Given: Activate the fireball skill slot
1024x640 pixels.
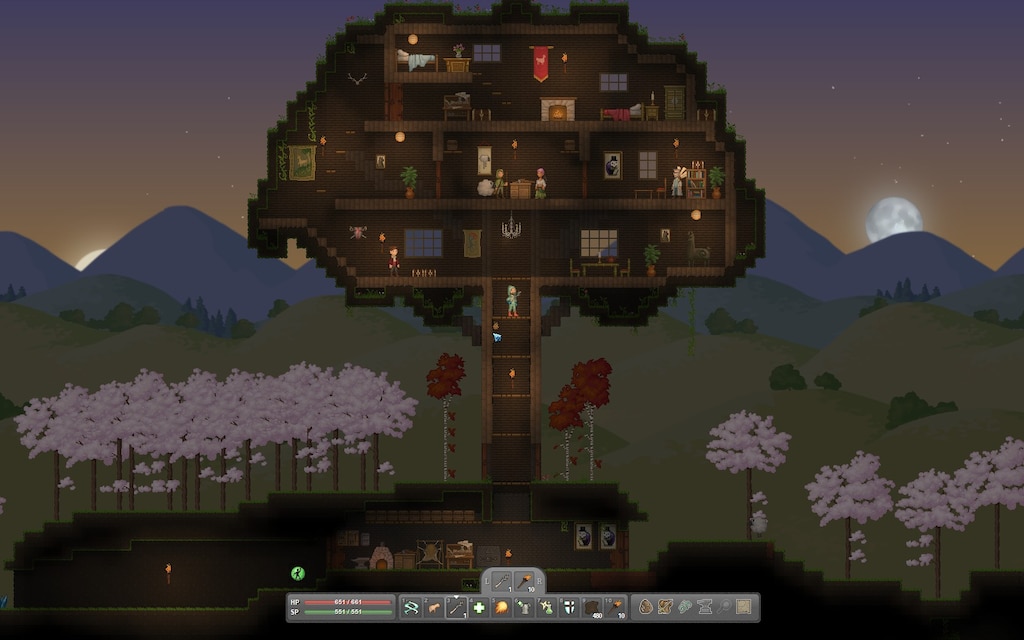Looking at the screenshot, I should pyautogui.click(x=502, y=607).
